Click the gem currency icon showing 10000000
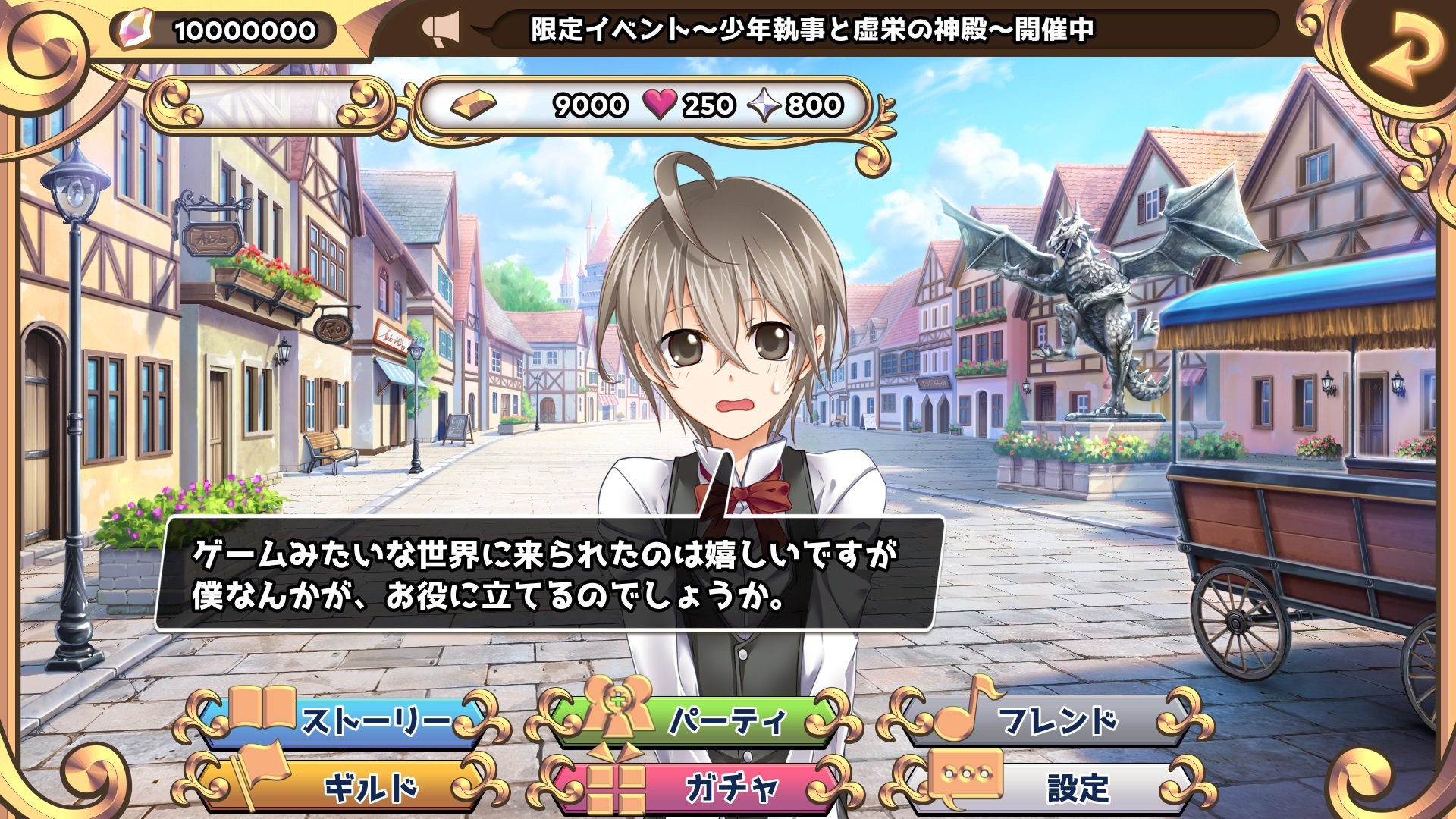 click(x=135, y=29)
